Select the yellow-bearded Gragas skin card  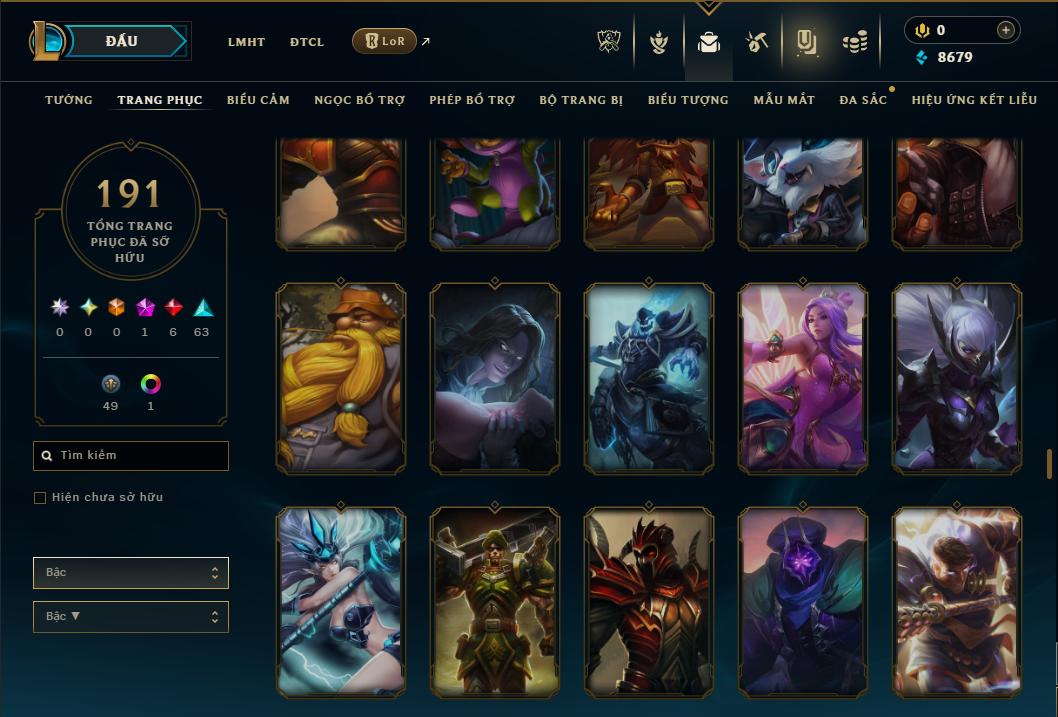tap(341, 378)
